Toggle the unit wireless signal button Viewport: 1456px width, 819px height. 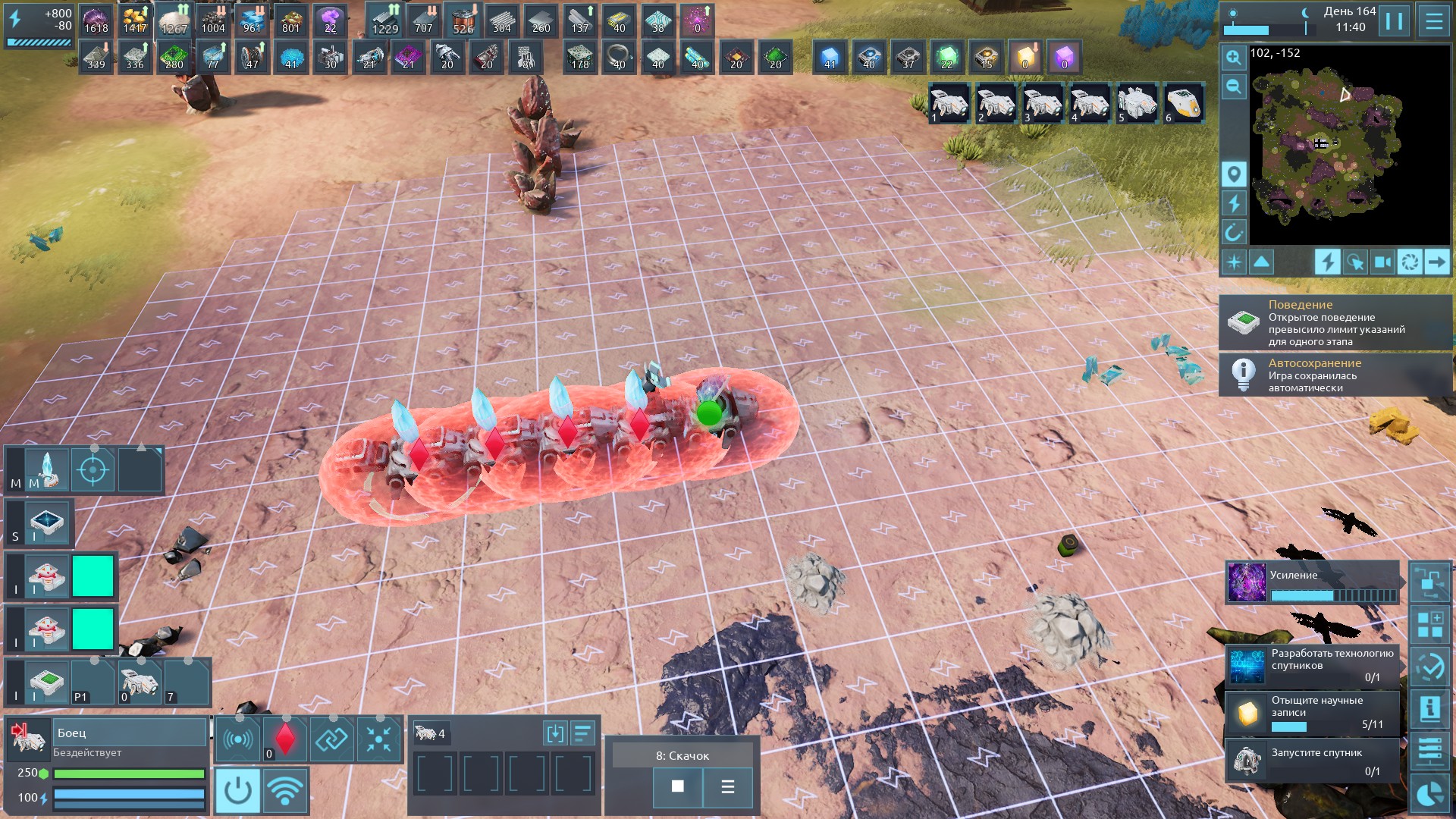[285, 790]
